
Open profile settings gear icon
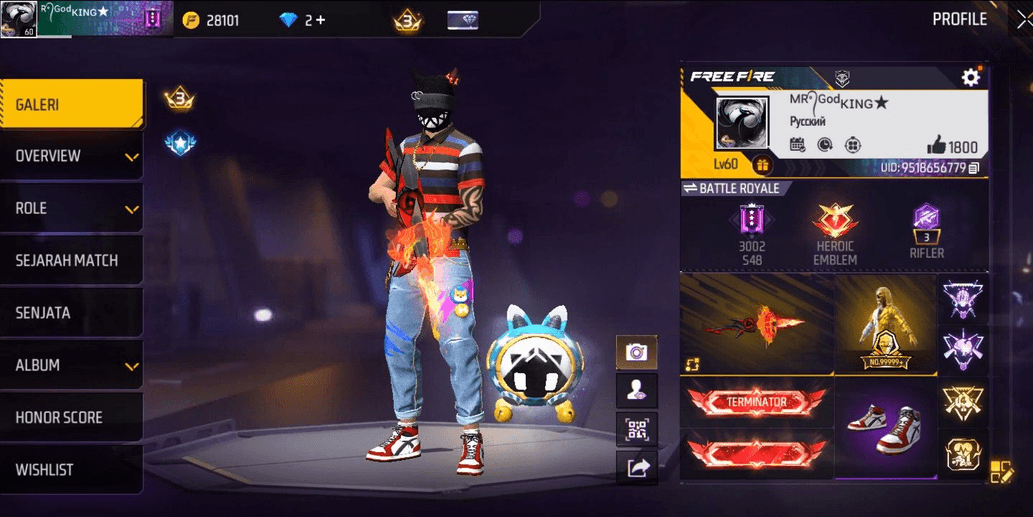(970, 78)
